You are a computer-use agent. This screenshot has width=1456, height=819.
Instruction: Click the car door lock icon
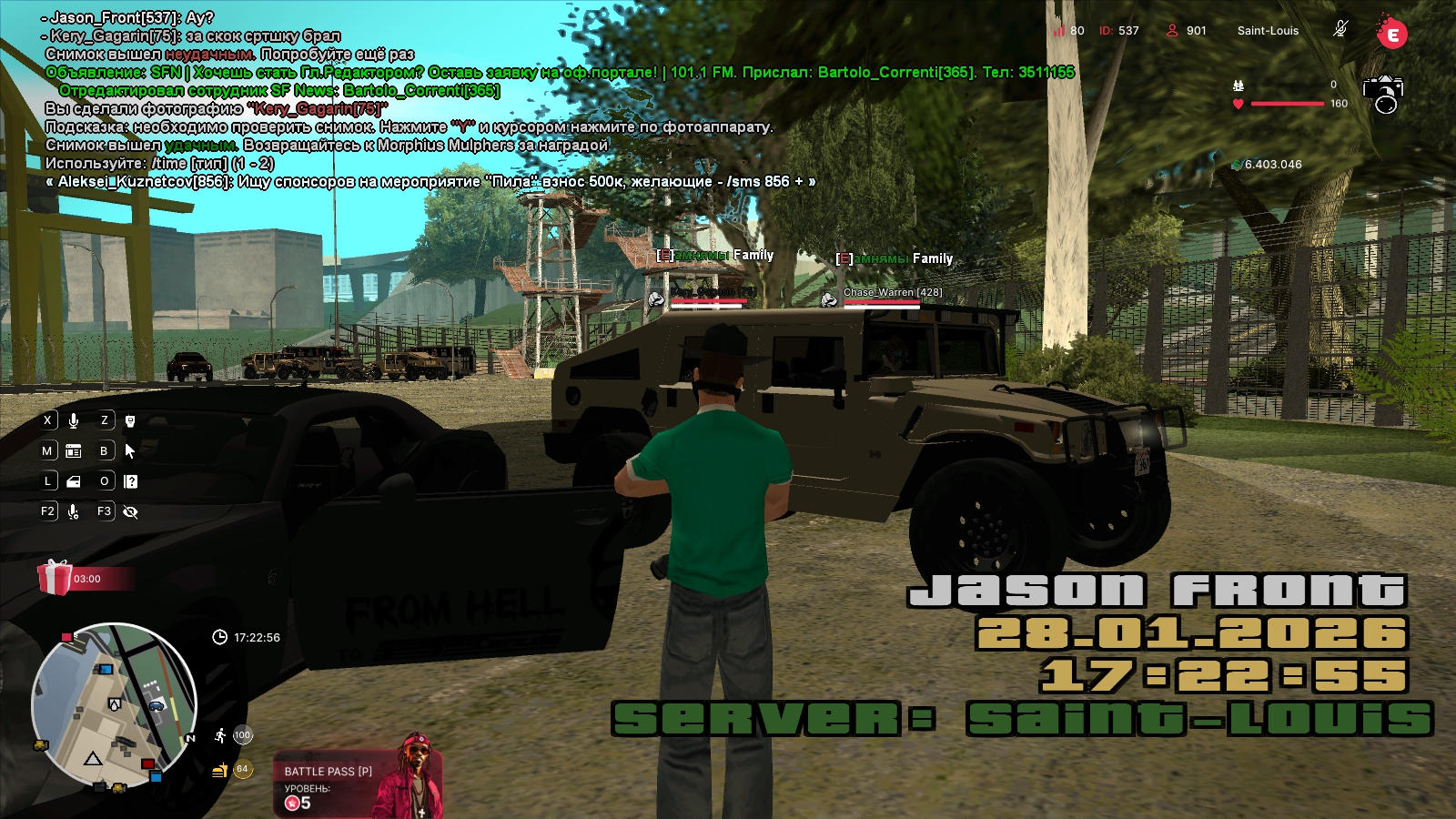[x=74, y=481]
